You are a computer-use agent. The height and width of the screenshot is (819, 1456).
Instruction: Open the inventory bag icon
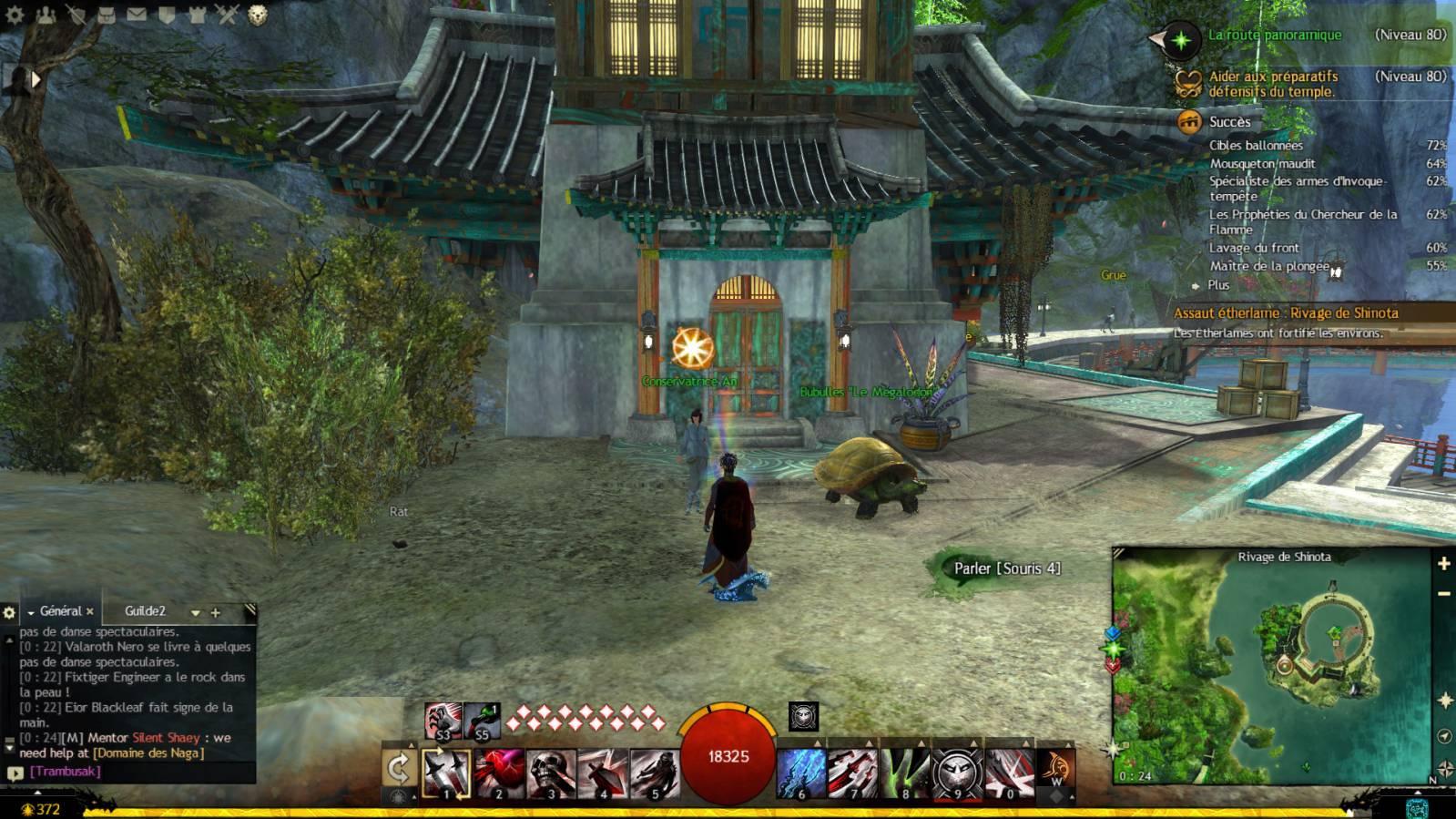(107, 15)
